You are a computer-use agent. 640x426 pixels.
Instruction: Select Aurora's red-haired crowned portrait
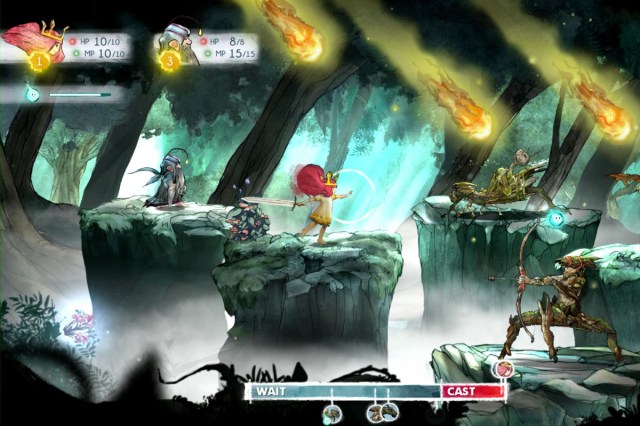coord(32,40)
